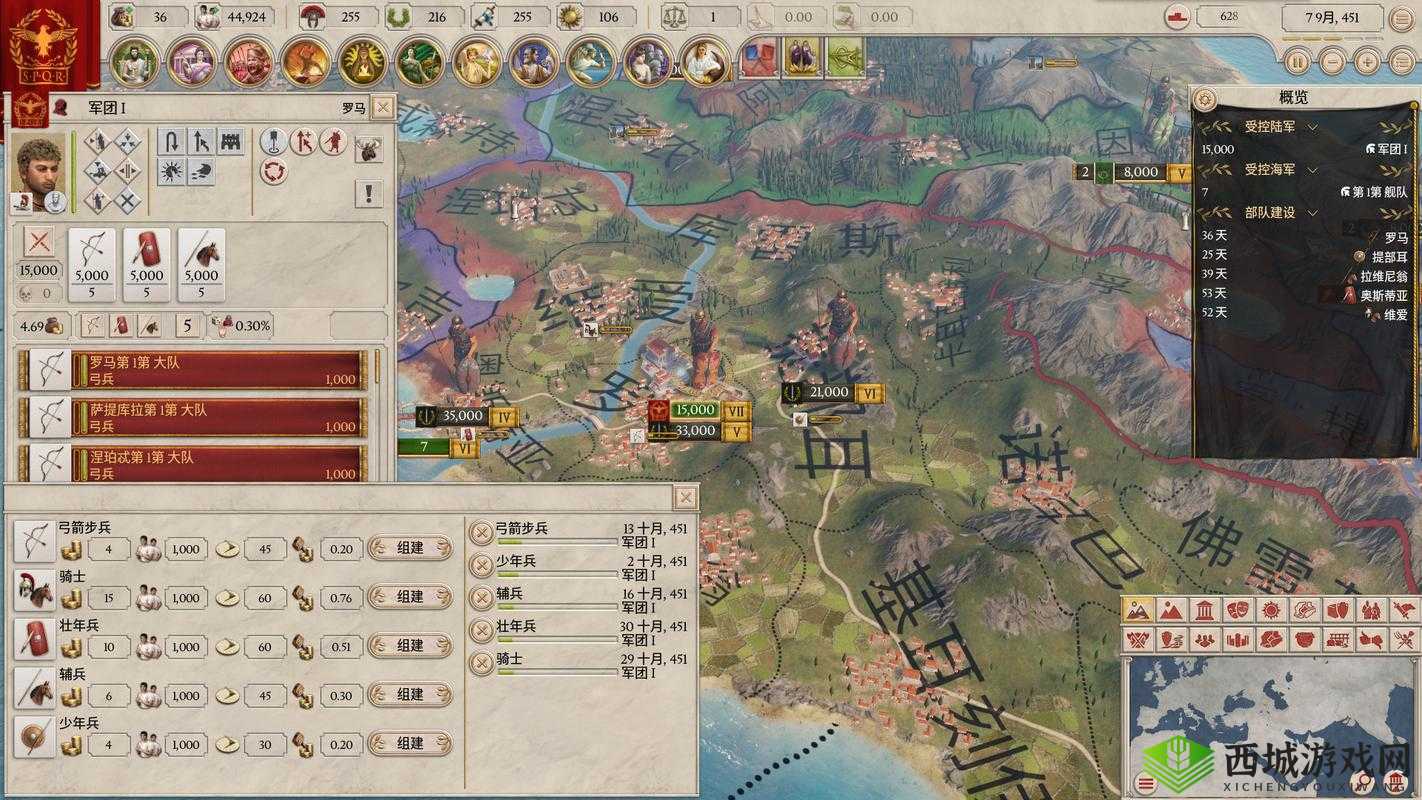
Task: Collapse the 受控陆军 section
Action: (x=1312, y=128)
